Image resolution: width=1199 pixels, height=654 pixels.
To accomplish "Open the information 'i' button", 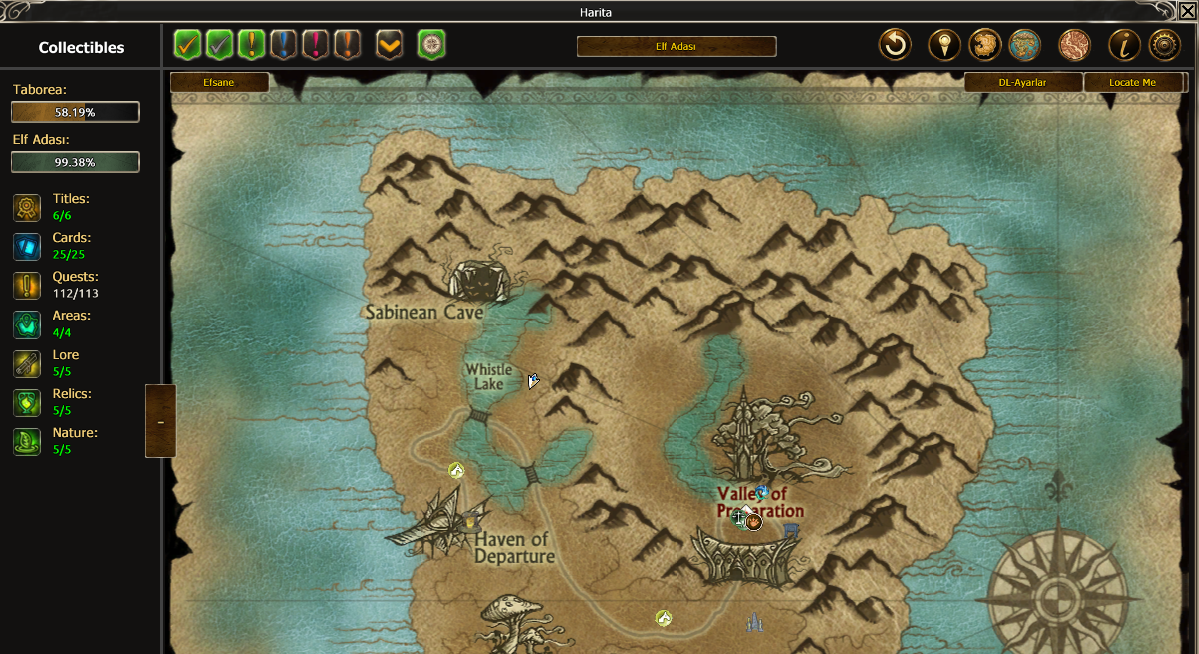I will click(1124, 45).
